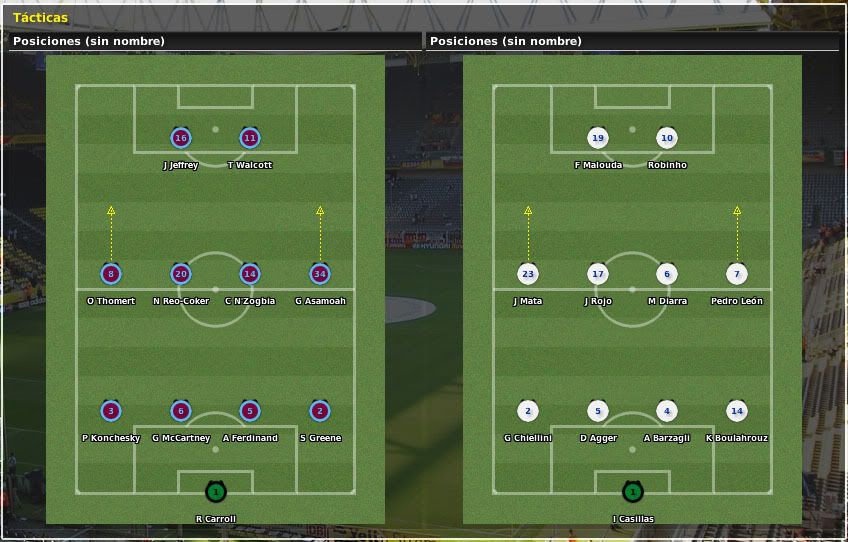Image resolution: width=848 pixels, height=542 pixels.
Task: Select G McCartney's number 6 token
Action: point(181,411)
